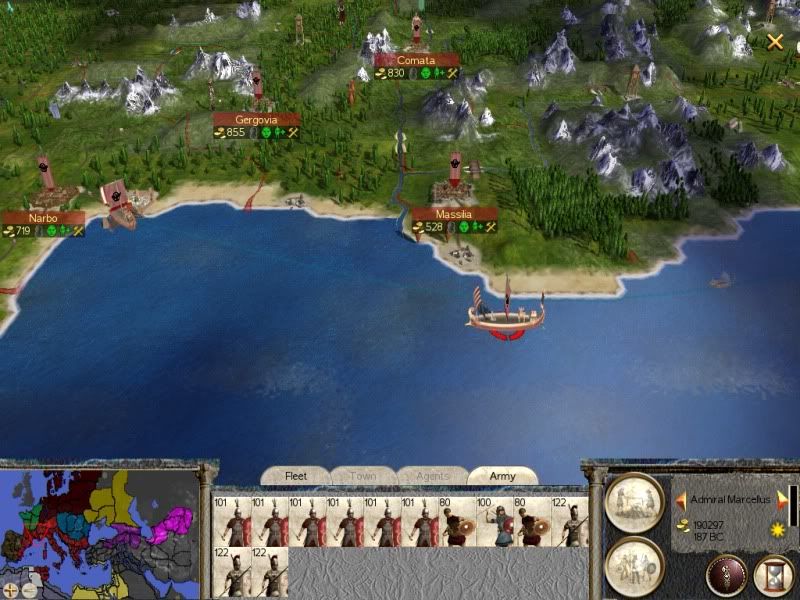Open the Army tab
This screenshot has height=600, width=800.
click(x=501, y=476)
